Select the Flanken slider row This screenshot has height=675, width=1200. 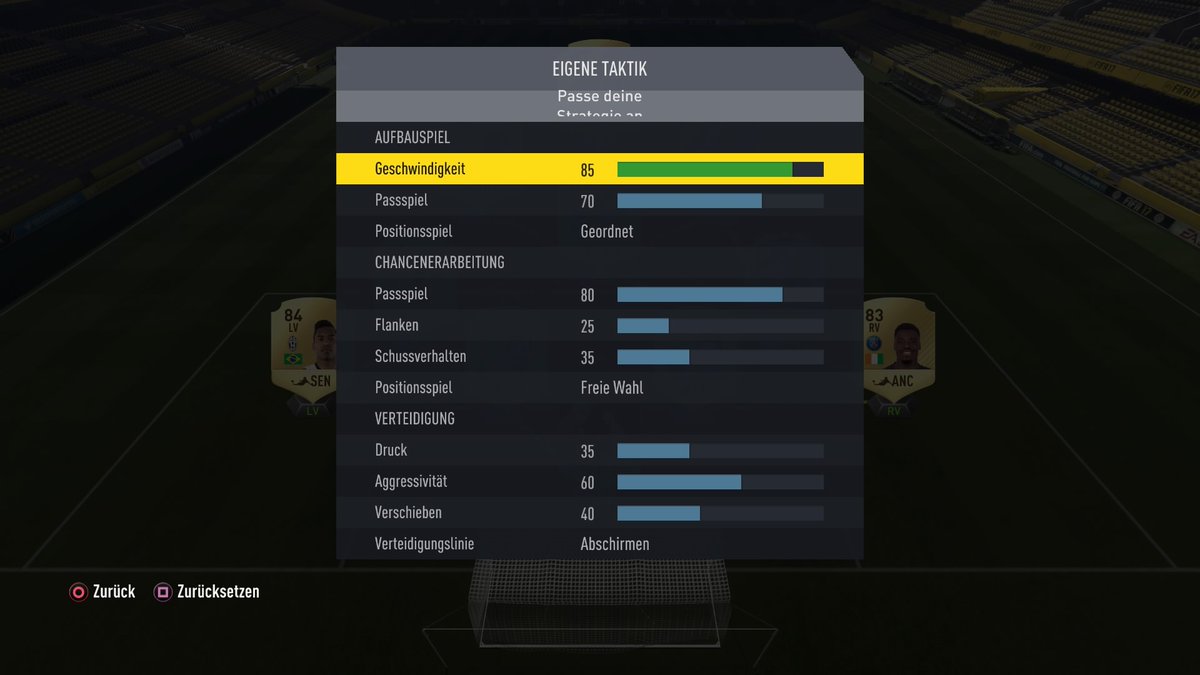click(599, 326)
